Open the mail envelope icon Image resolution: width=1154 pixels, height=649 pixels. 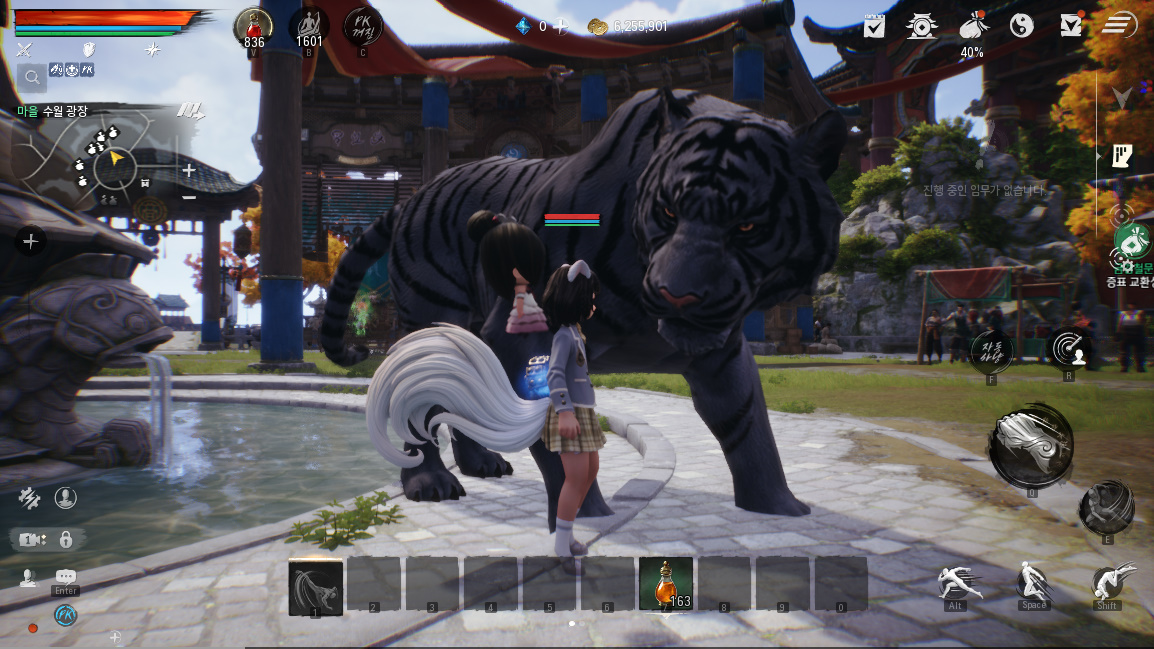[1071, 25]
